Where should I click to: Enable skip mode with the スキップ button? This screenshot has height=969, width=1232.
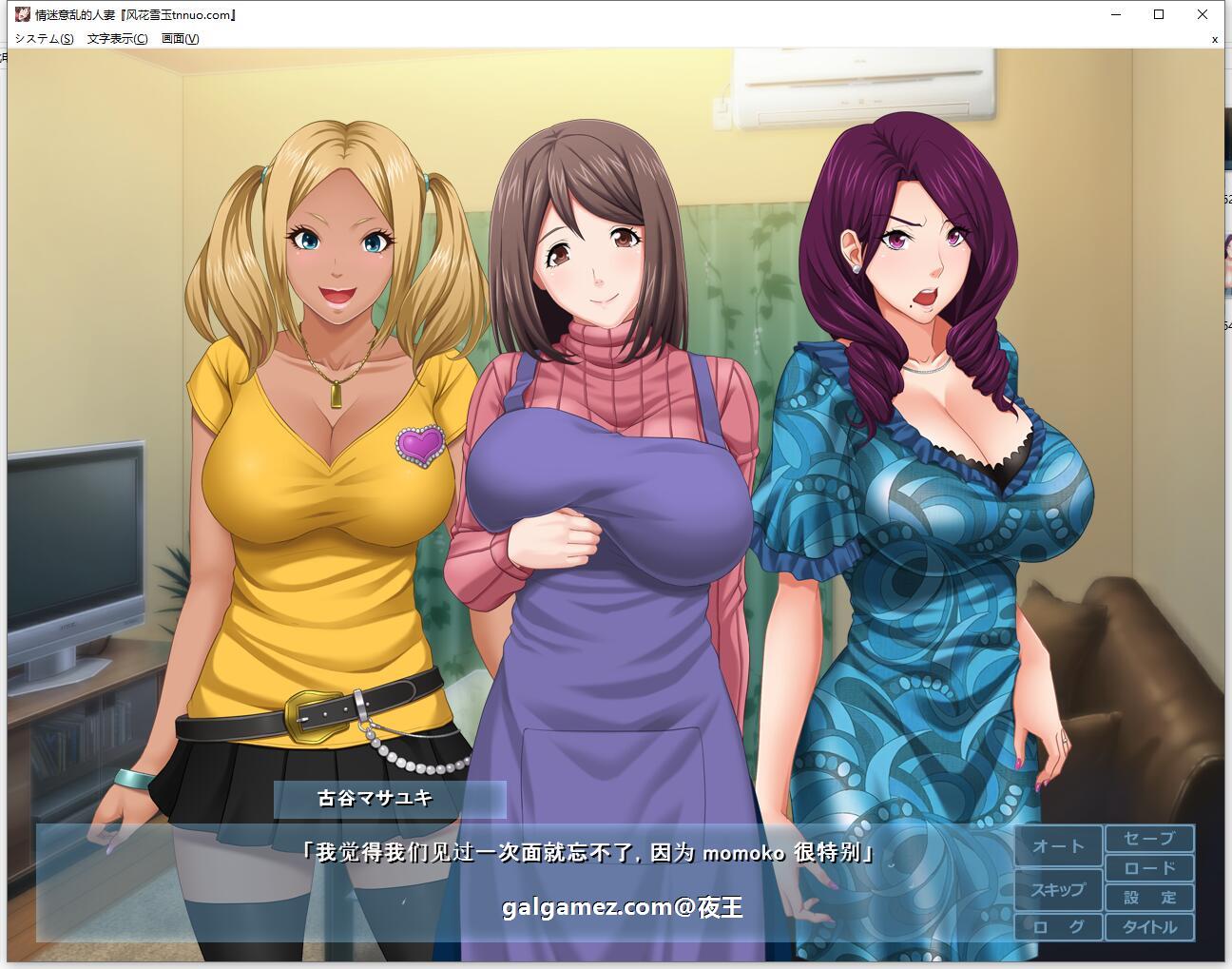click(x=1058, y=891)
